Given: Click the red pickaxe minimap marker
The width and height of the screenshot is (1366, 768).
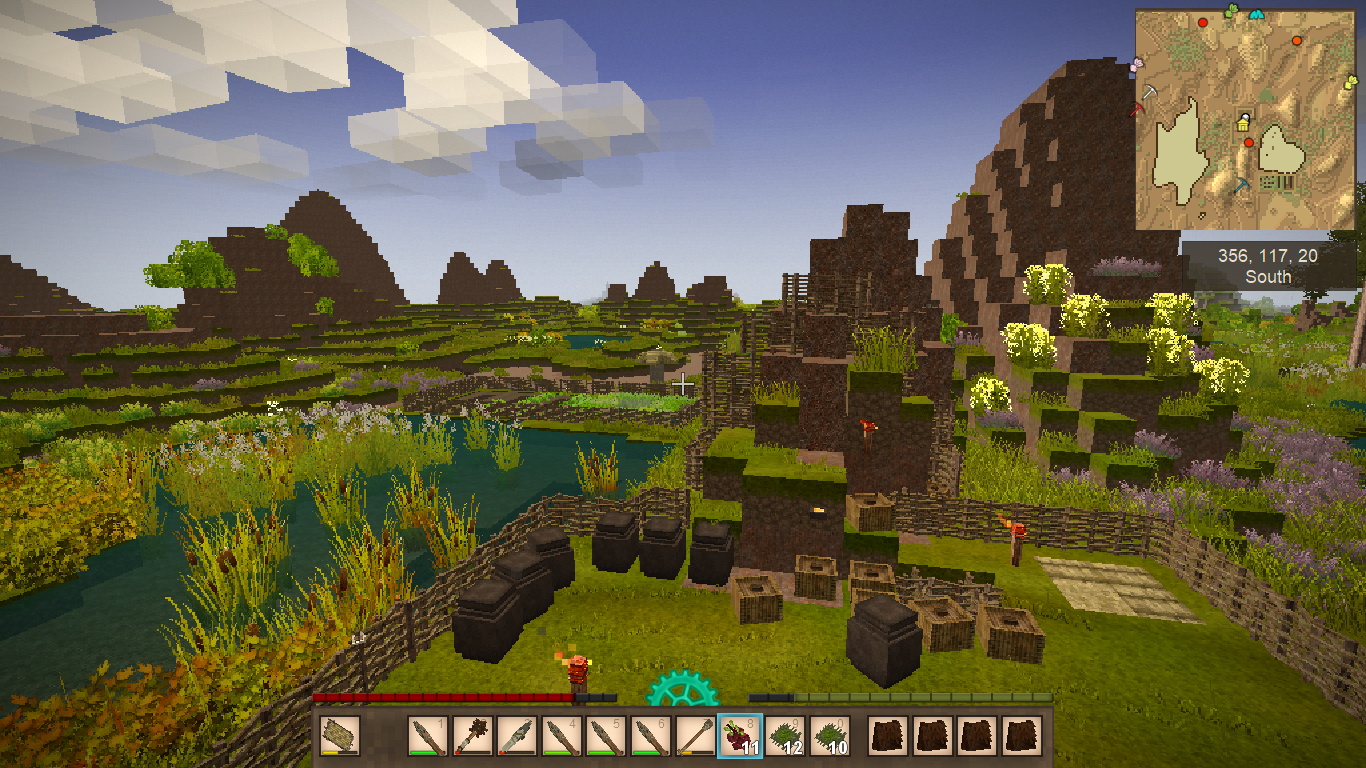Looking at the screenshot, I should (1137, 108).
